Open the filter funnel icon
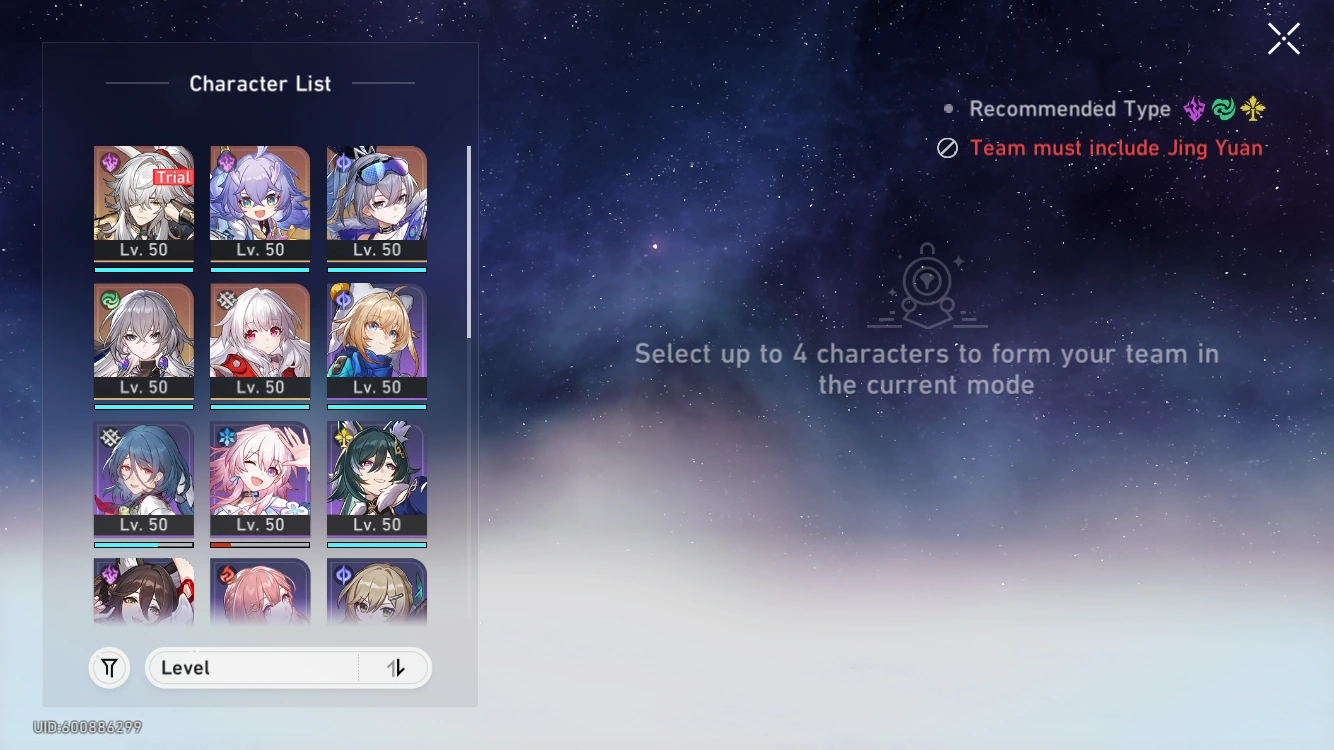 (109, 668)
